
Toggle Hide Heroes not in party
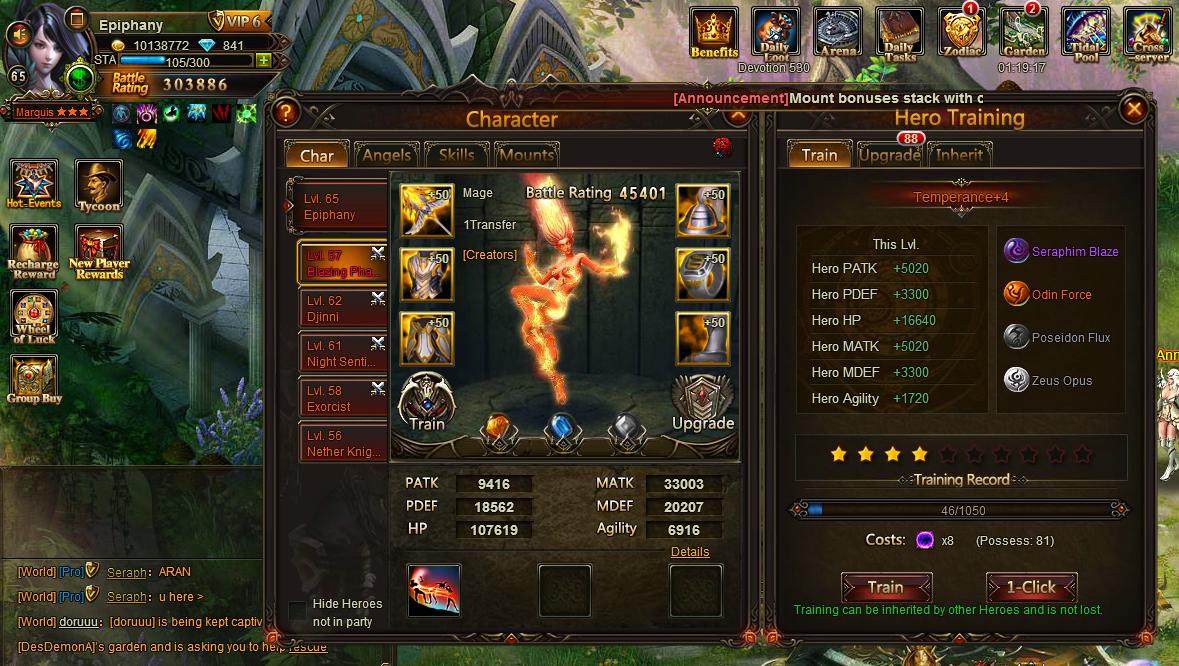(297, 610)
